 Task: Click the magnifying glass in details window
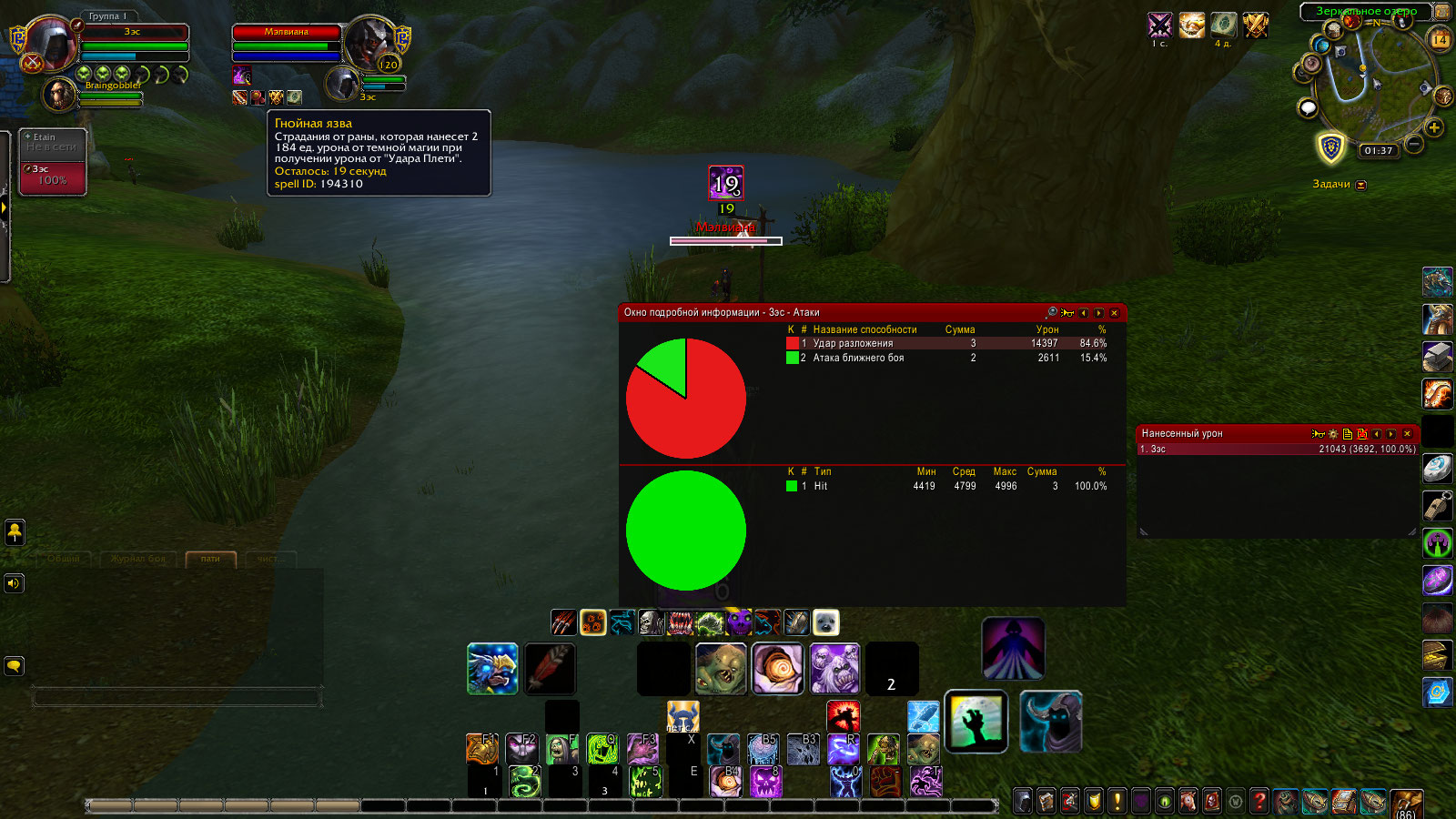[x=1052, y=312]
